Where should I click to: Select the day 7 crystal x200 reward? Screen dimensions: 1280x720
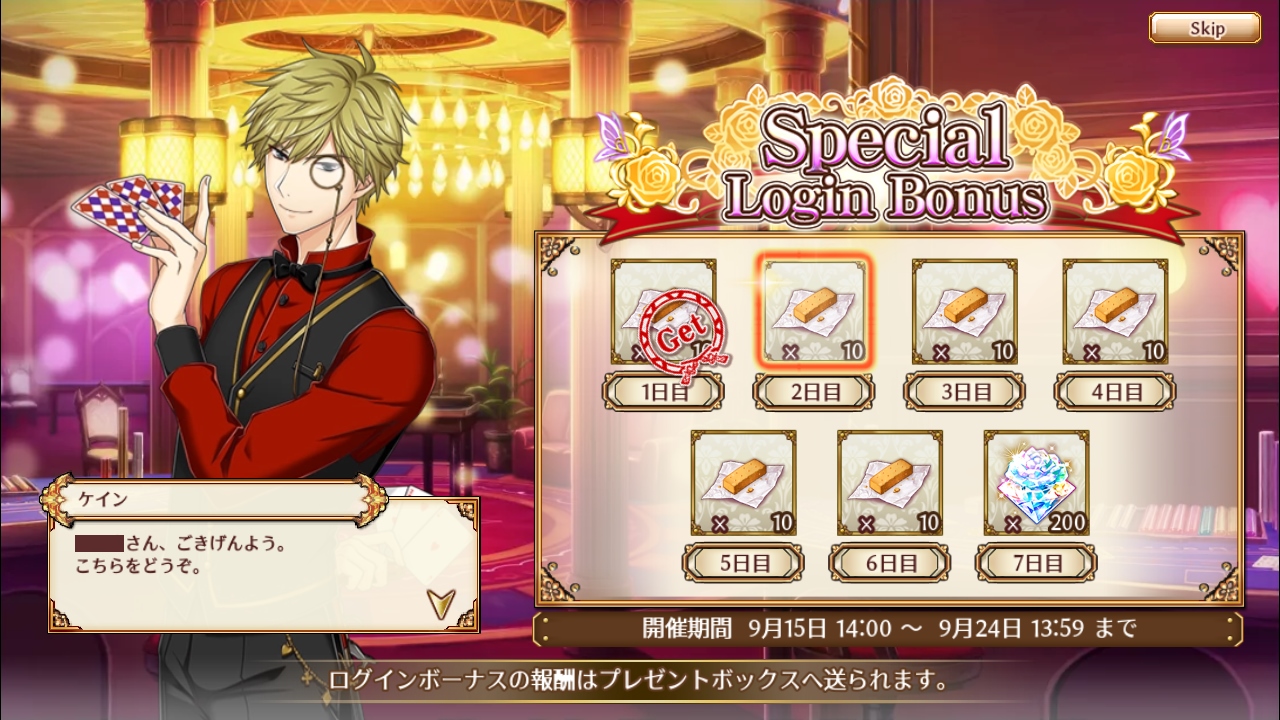coord(1036,482)
